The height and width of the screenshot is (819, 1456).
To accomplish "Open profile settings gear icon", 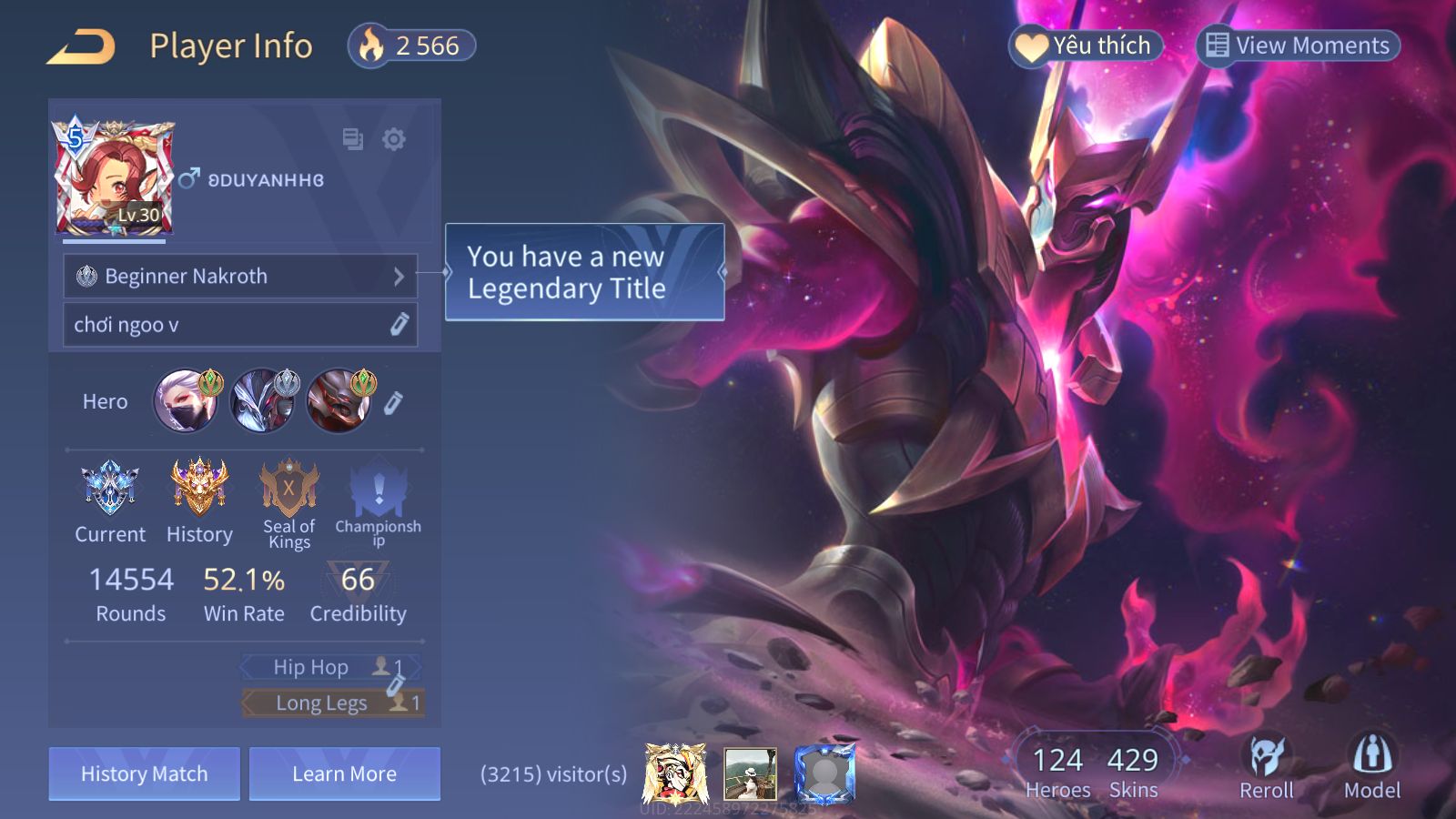I will [x=394, y=139].
